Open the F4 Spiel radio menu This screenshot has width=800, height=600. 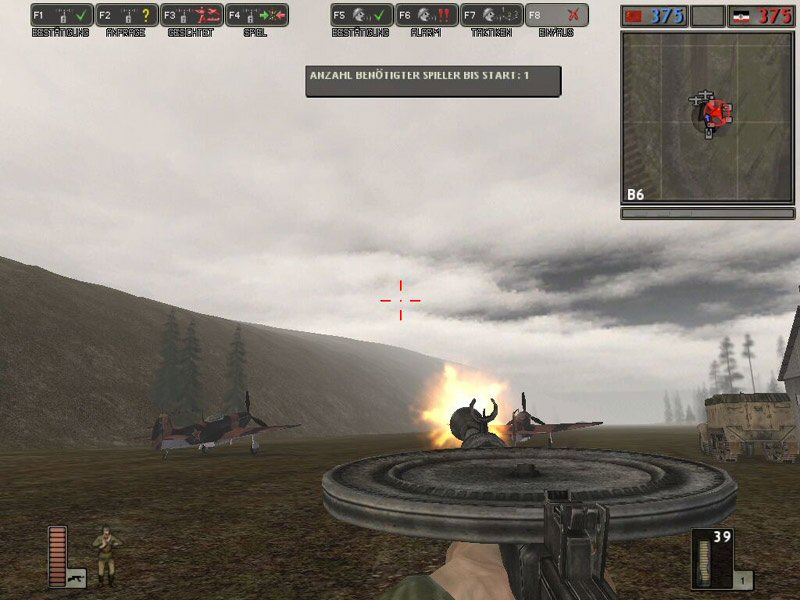point(257,16)
